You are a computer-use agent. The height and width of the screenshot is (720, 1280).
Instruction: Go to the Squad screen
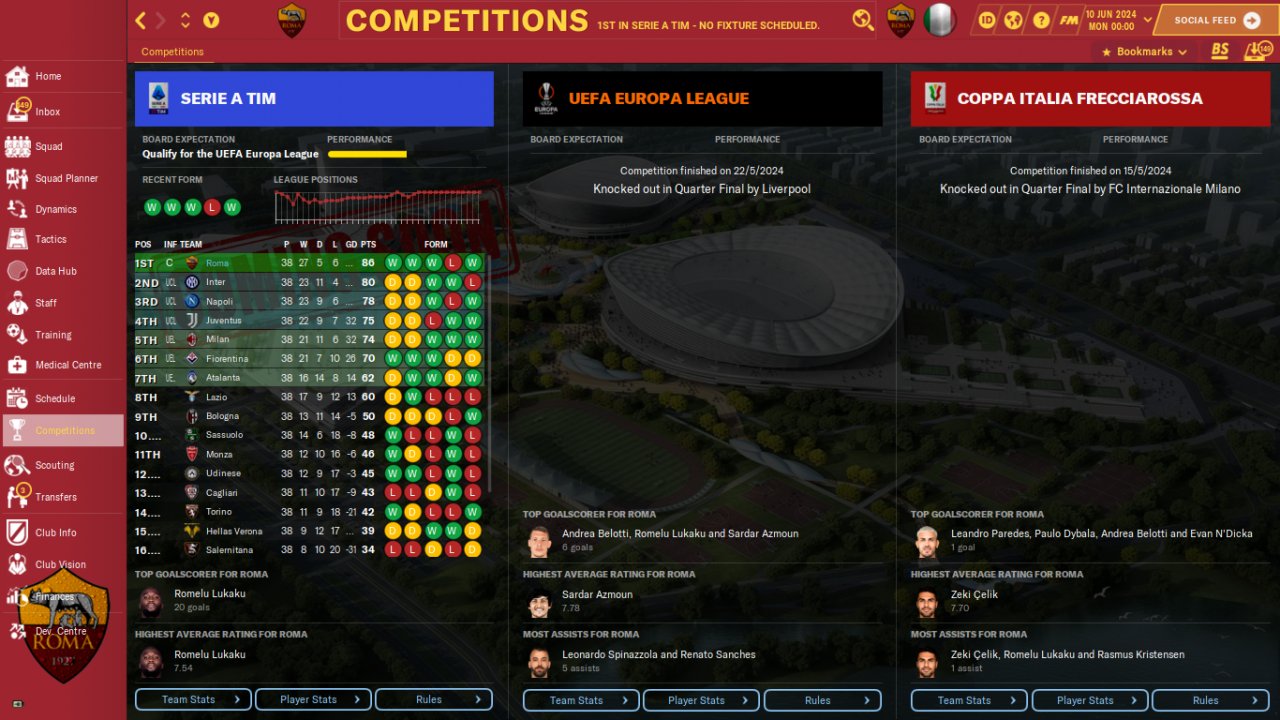coord(48,146)
